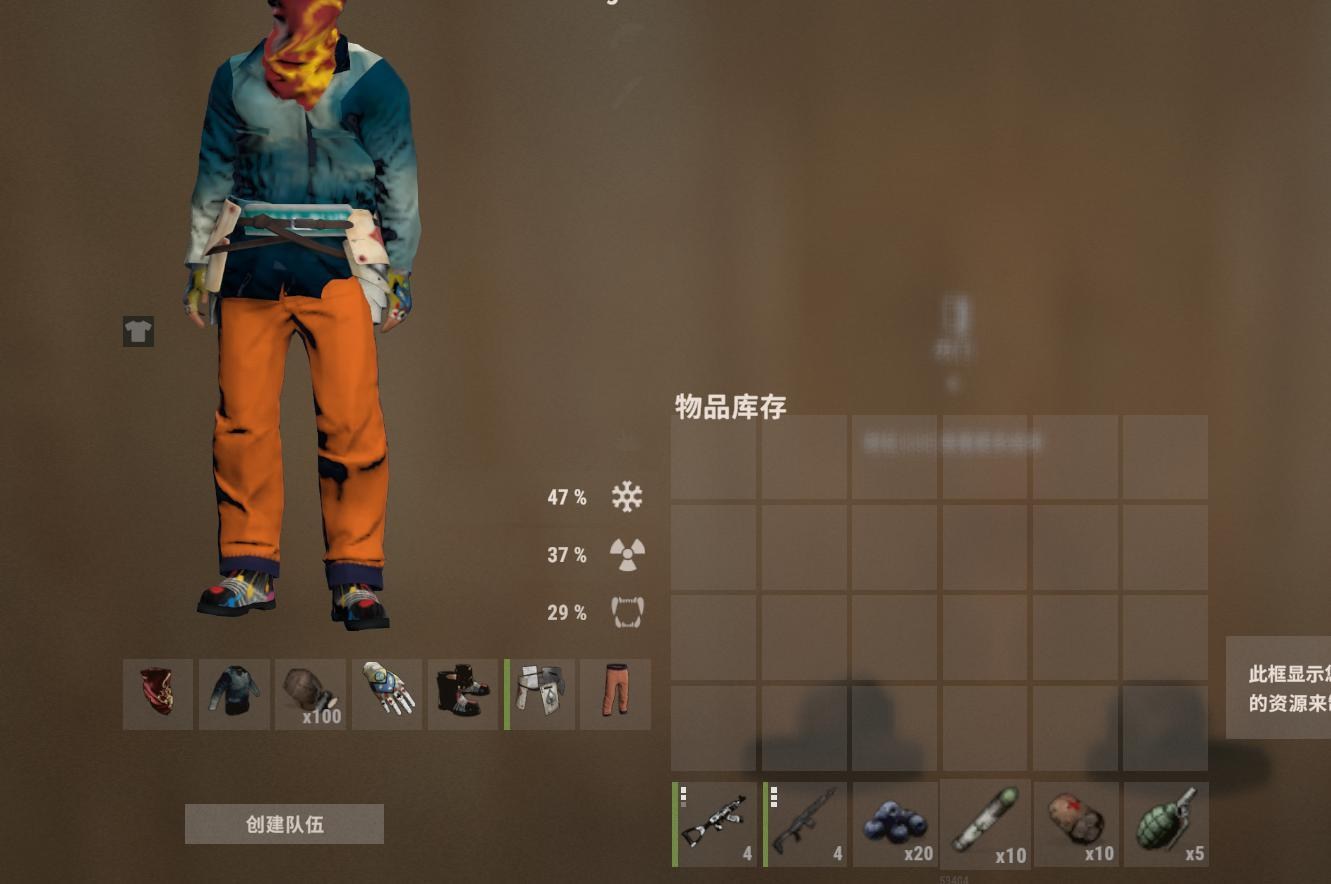
Task: Select the burlap headwrap with x100 stack
Action: tap(309, 694)
